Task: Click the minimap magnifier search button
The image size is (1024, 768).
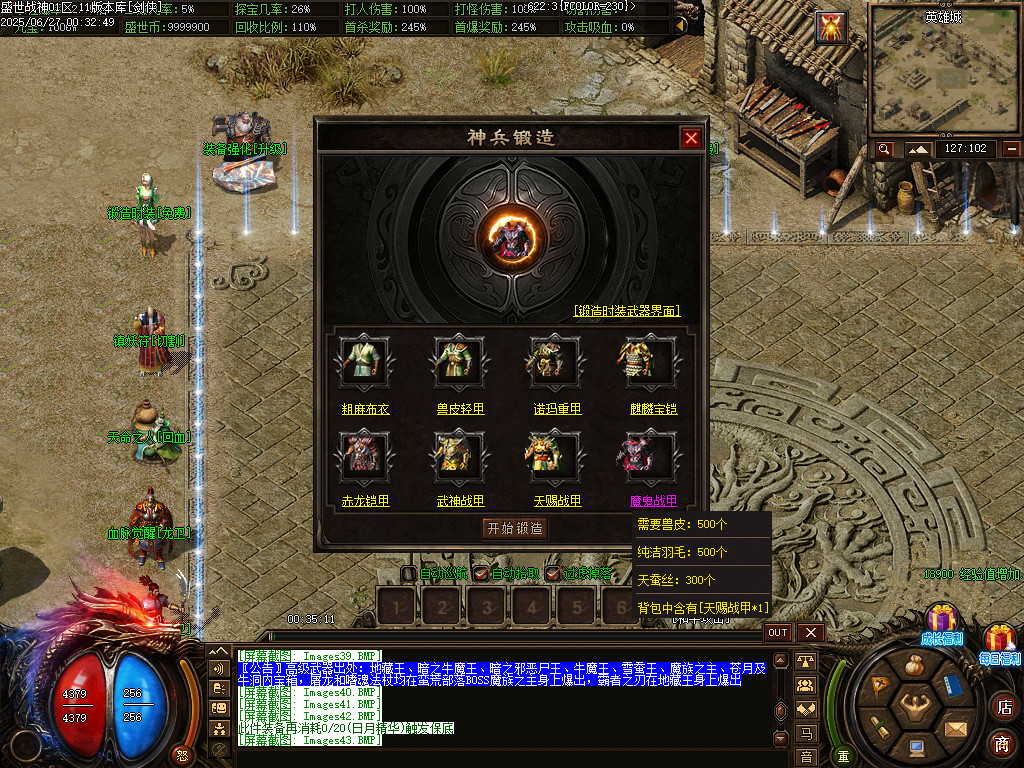Action: coord(884,149)
